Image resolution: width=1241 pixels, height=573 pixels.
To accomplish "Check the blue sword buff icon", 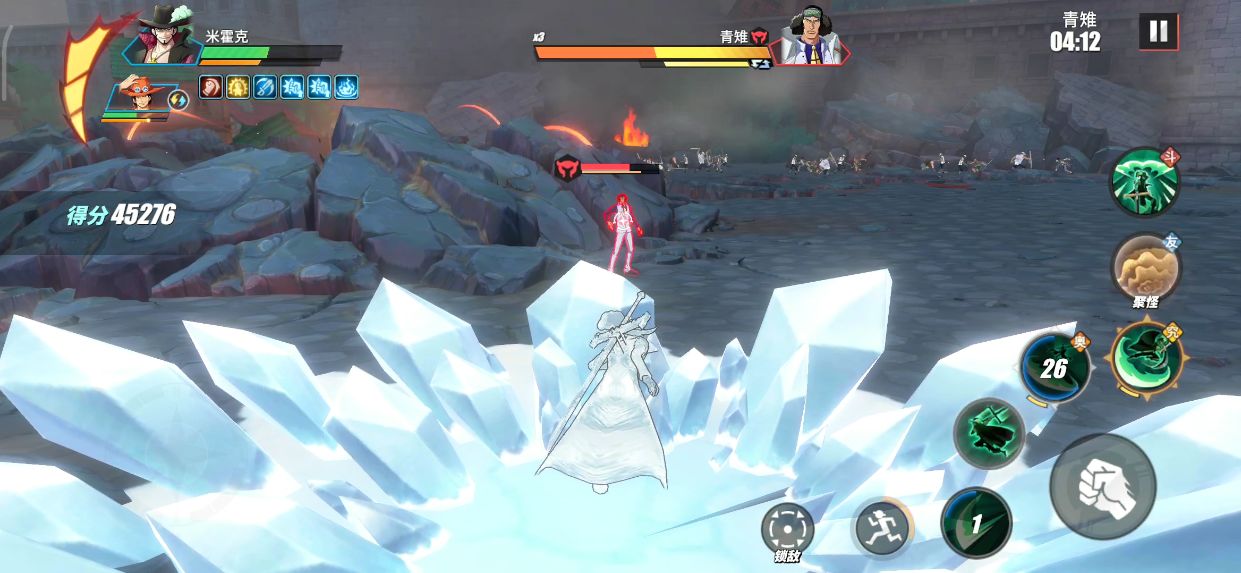I will [x=265, y=87].
